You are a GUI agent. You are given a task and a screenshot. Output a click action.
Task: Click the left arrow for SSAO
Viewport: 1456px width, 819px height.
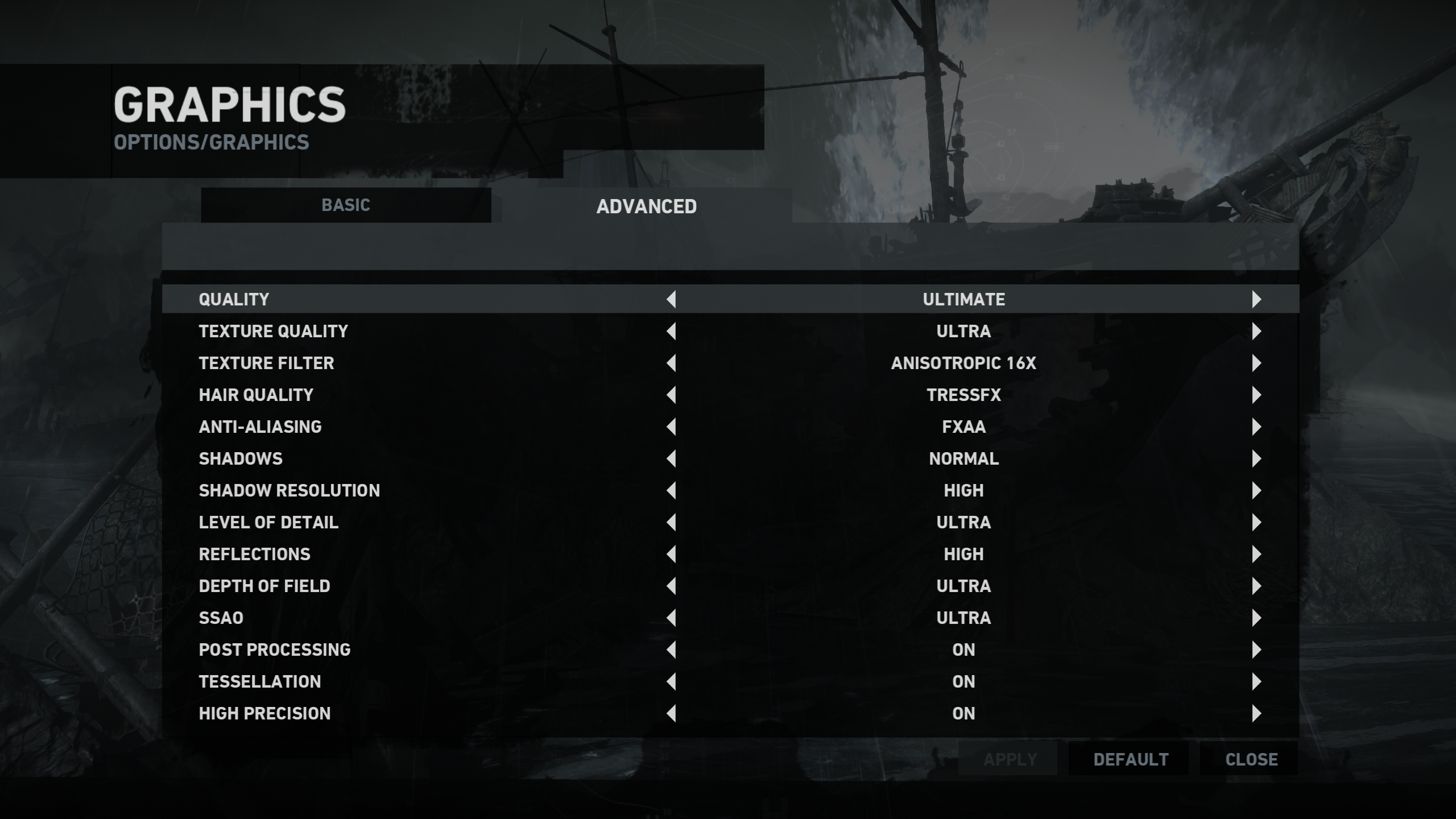click(671, 618)
